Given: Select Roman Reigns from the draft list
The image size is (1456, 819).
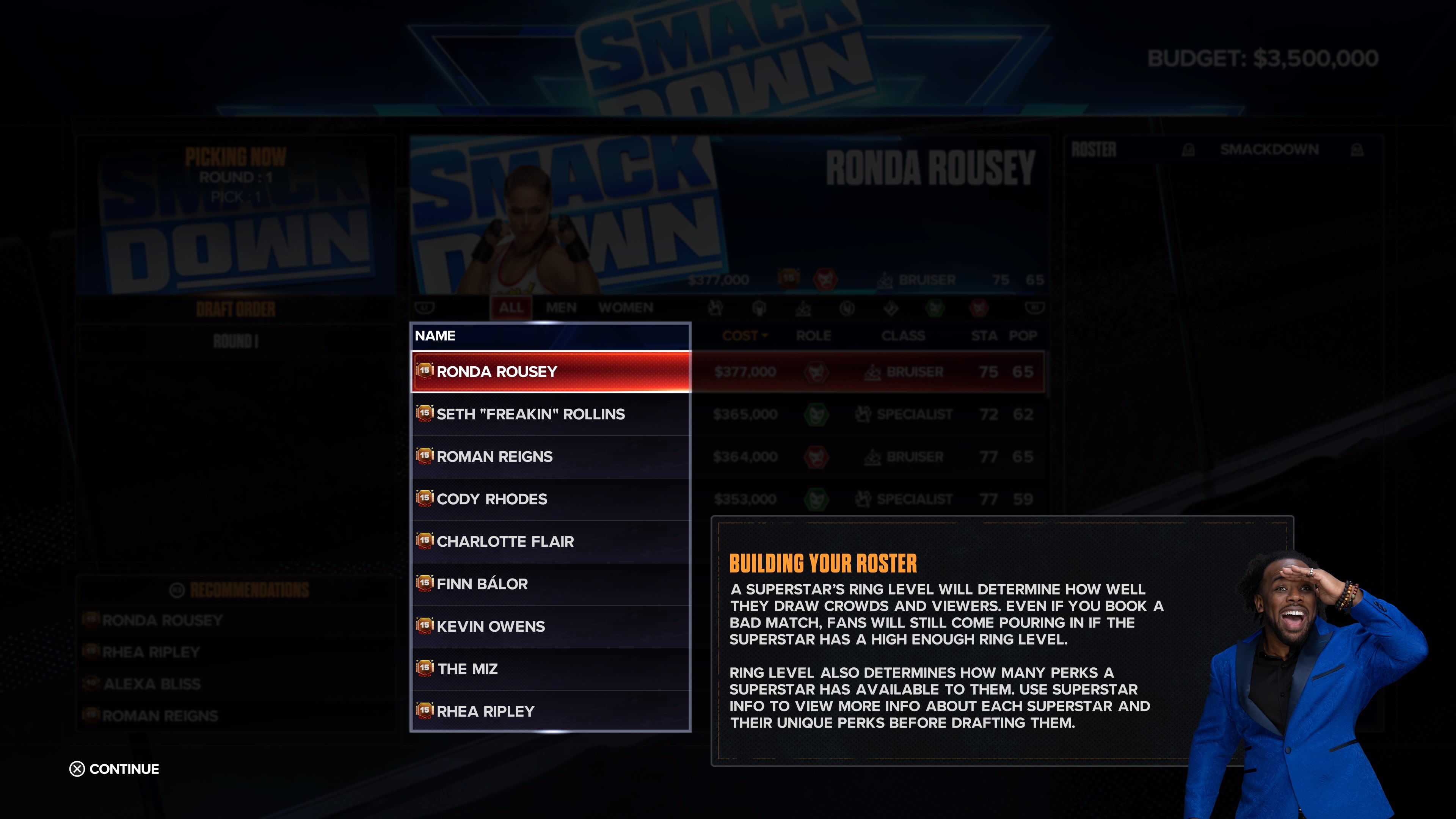Looking at the screenshot, I should pyautogui.click(x=494, y=456).
